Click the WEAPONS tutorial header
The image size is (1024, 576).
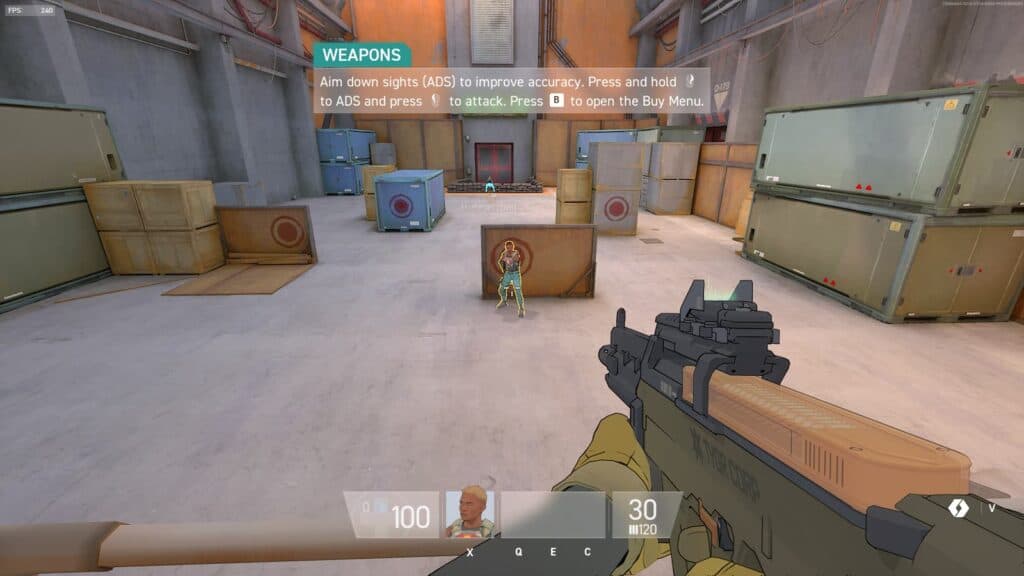point(361,55)
